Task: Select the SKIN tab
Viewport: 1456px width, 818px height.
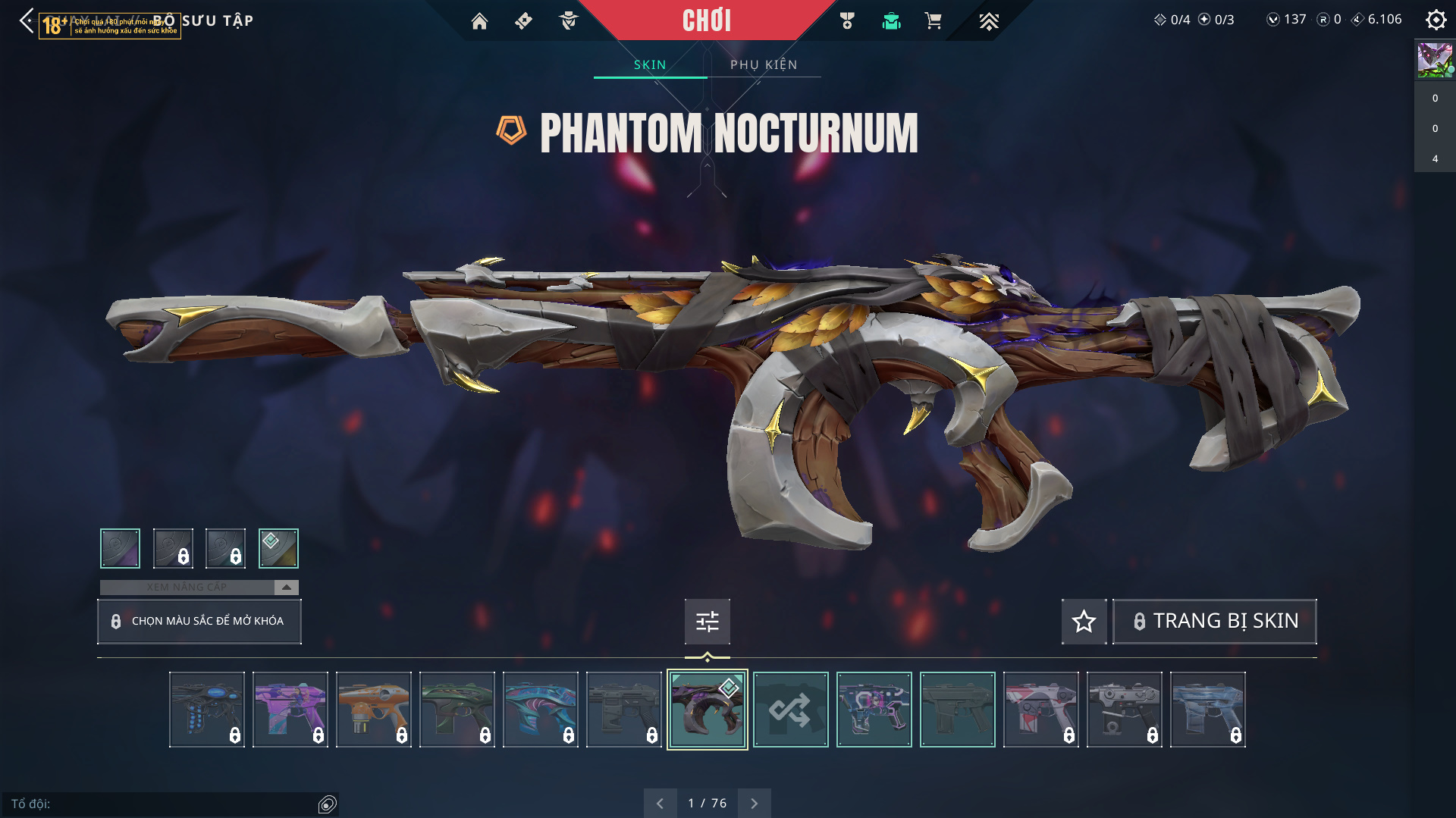Action: tap(650, 64)
